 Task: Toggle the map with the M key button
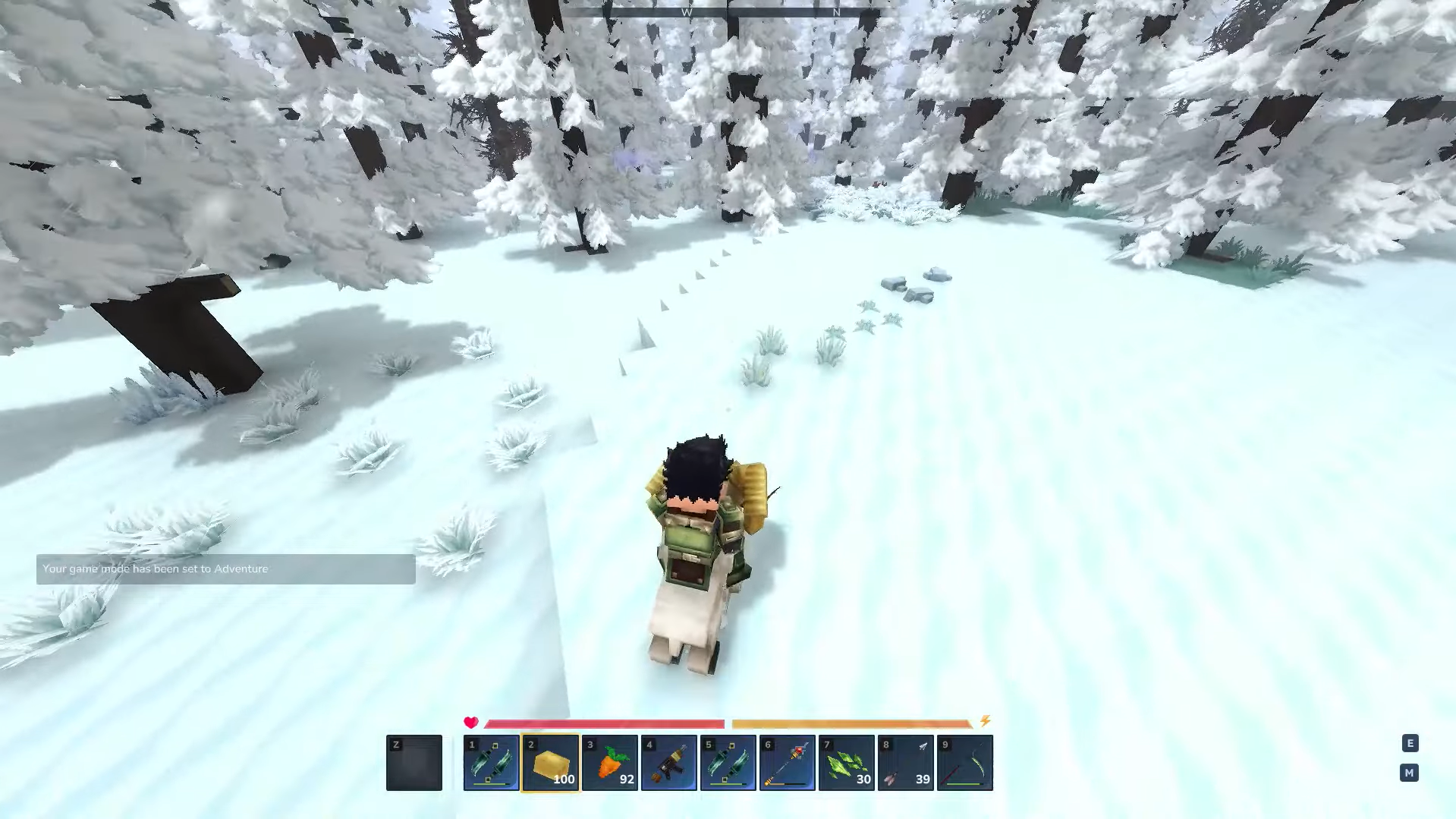coord(1409,772)
